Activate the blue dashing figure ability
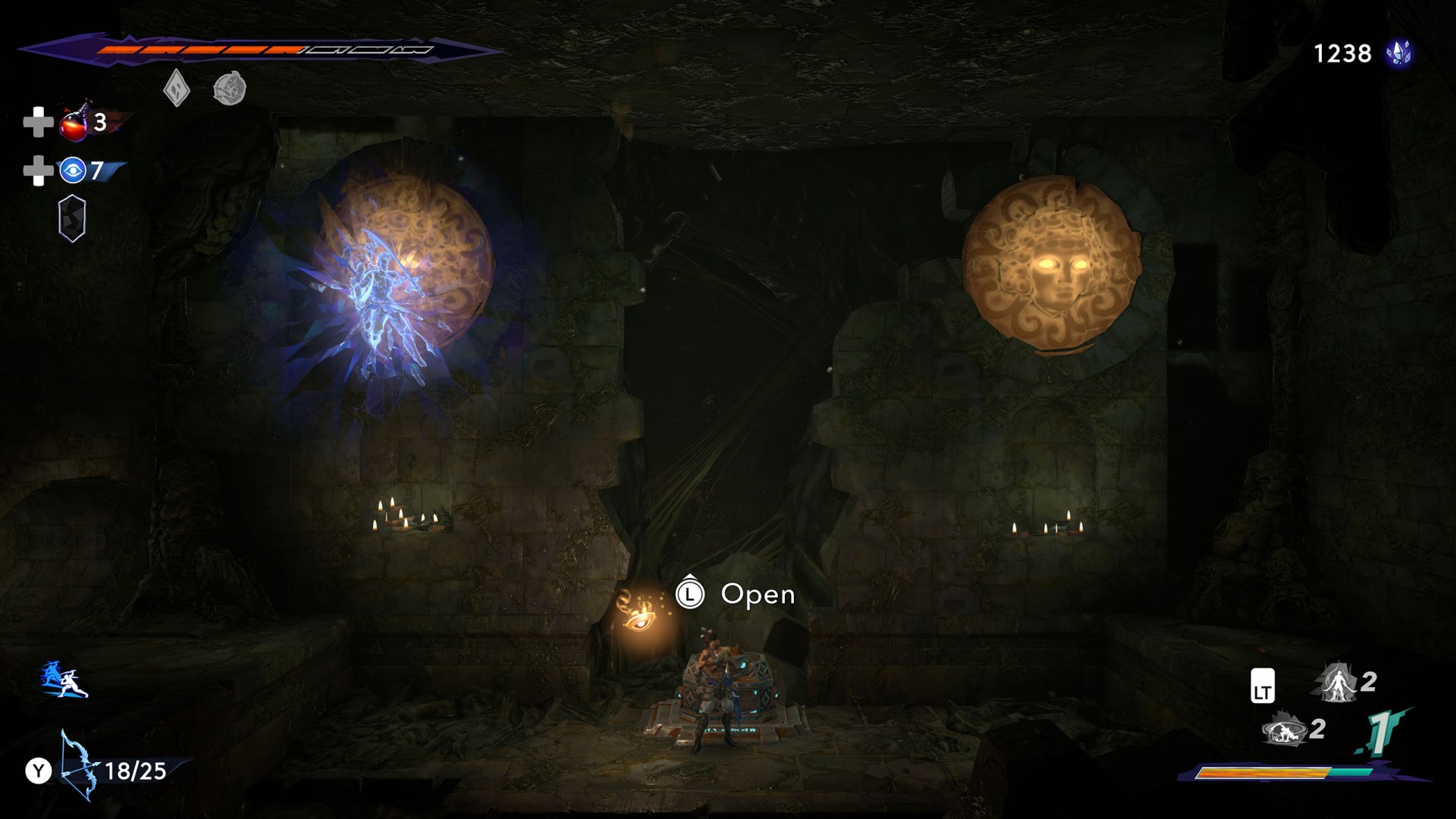This screenshot has width=1456, height=819. click(x=64, y=679)
